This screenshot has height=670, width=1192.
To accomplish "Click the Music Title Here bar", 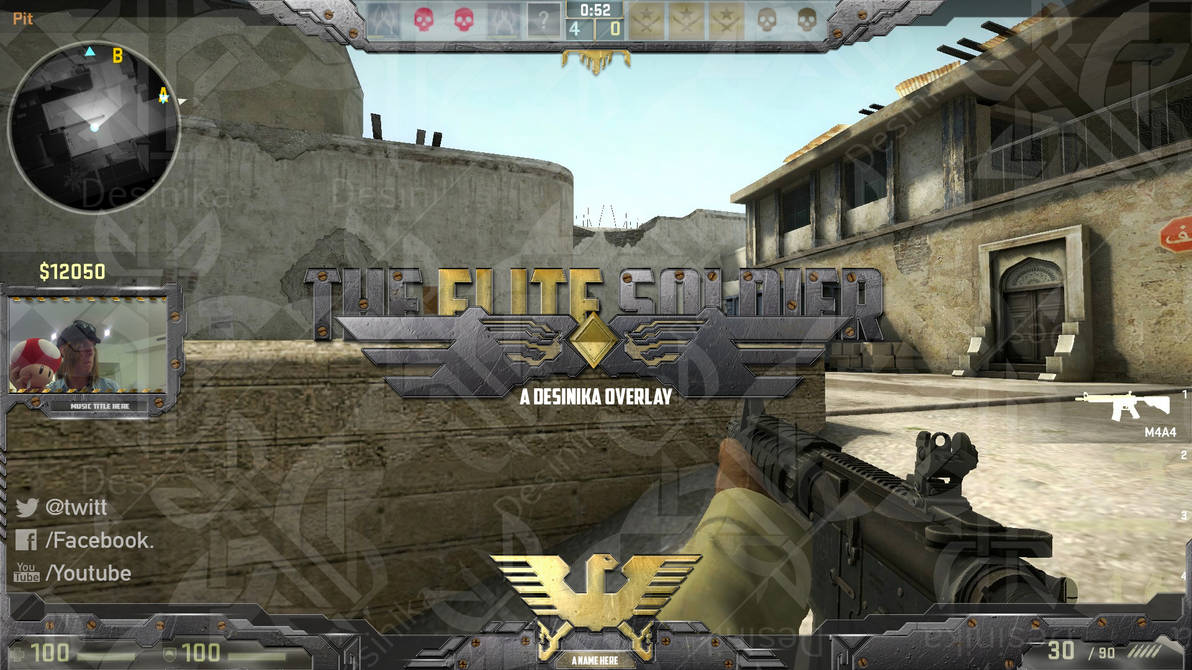I will coord(100,406).
